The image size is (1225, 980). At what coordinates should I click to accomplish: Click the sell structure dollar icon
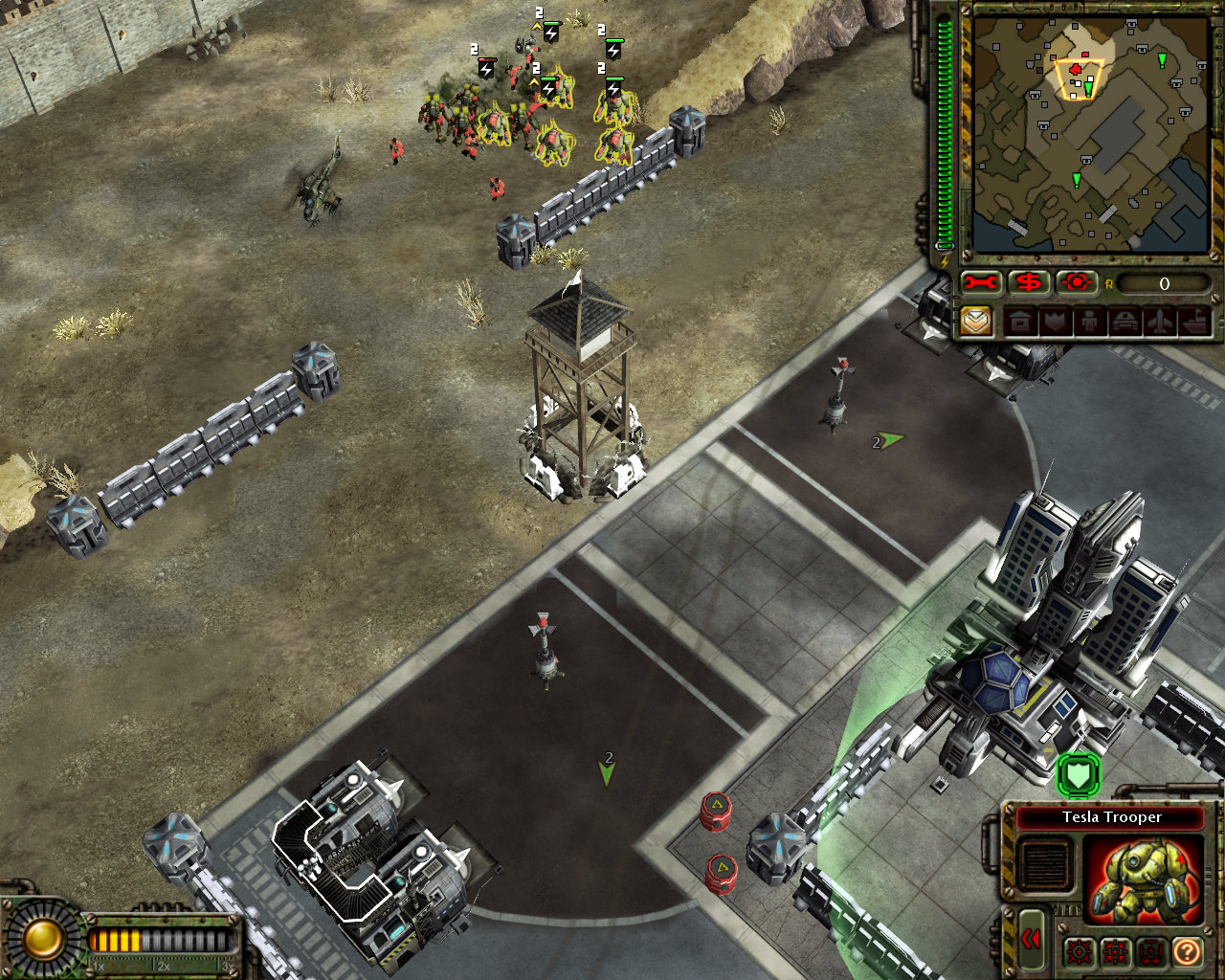tap(1028, 282)
